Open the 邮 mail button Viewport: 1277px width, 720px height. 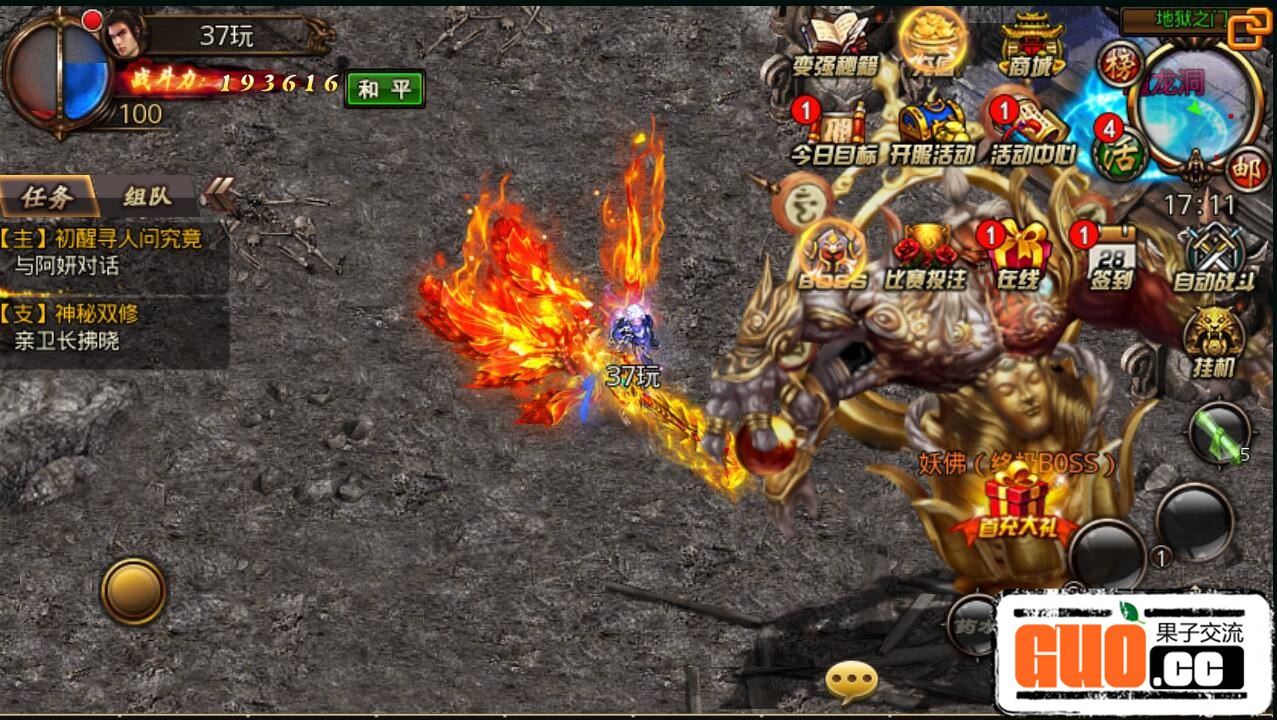1246,168
